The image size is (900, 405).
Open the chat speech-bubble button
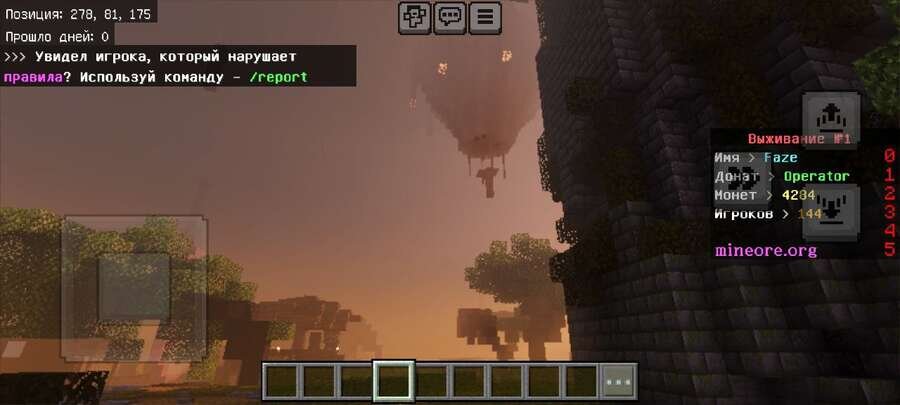[450, 17]
